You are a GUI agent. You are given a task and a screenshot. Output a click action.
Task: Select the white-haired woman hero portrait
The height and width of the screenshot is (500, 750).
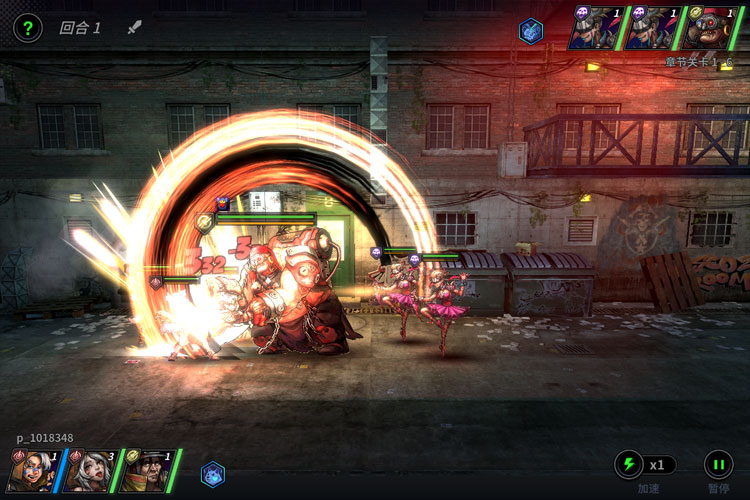pyautogui.click(x=88, y=470)
